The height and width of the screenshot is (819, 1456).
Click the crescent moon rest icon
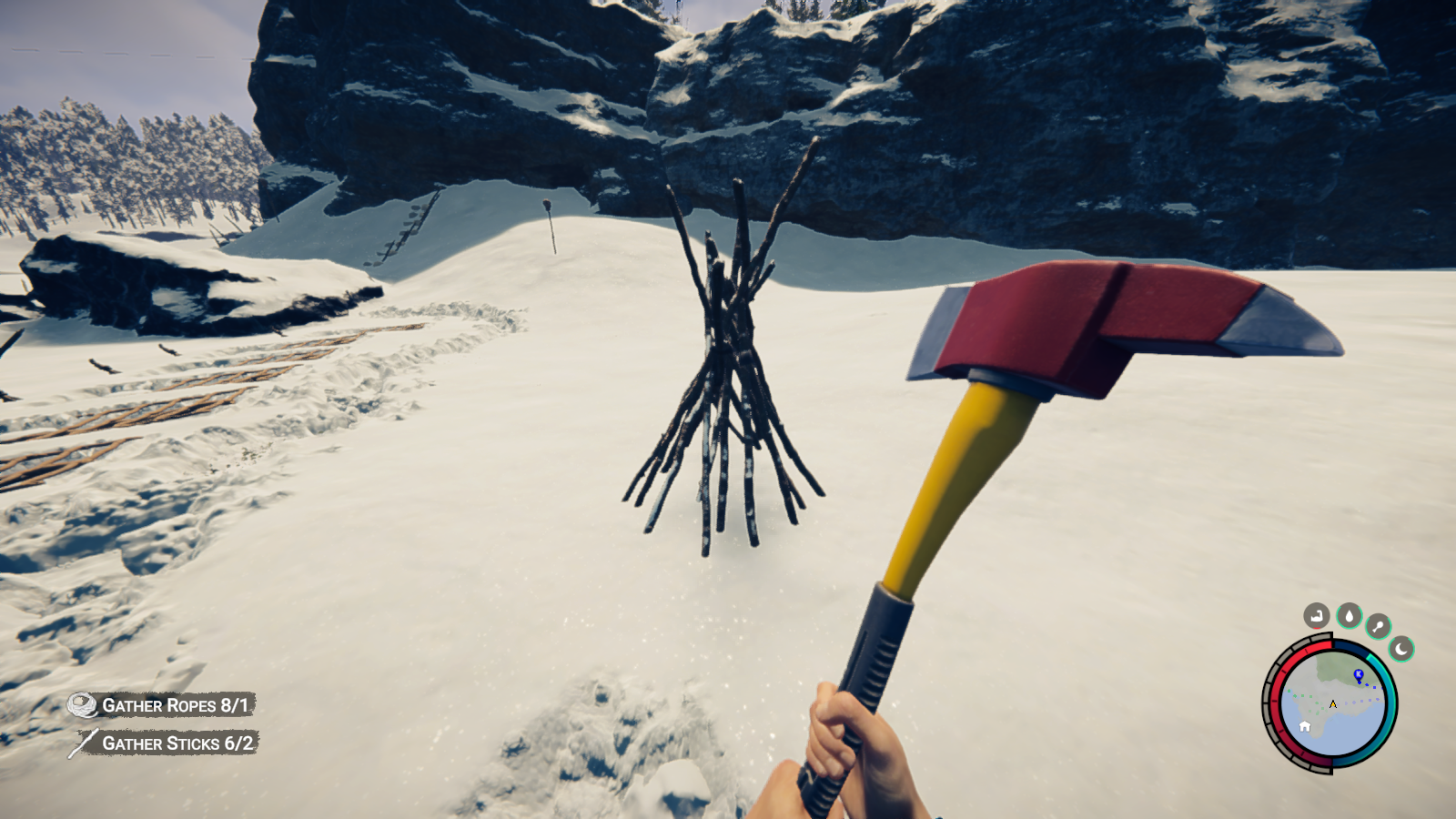(x=1400, y=649)
